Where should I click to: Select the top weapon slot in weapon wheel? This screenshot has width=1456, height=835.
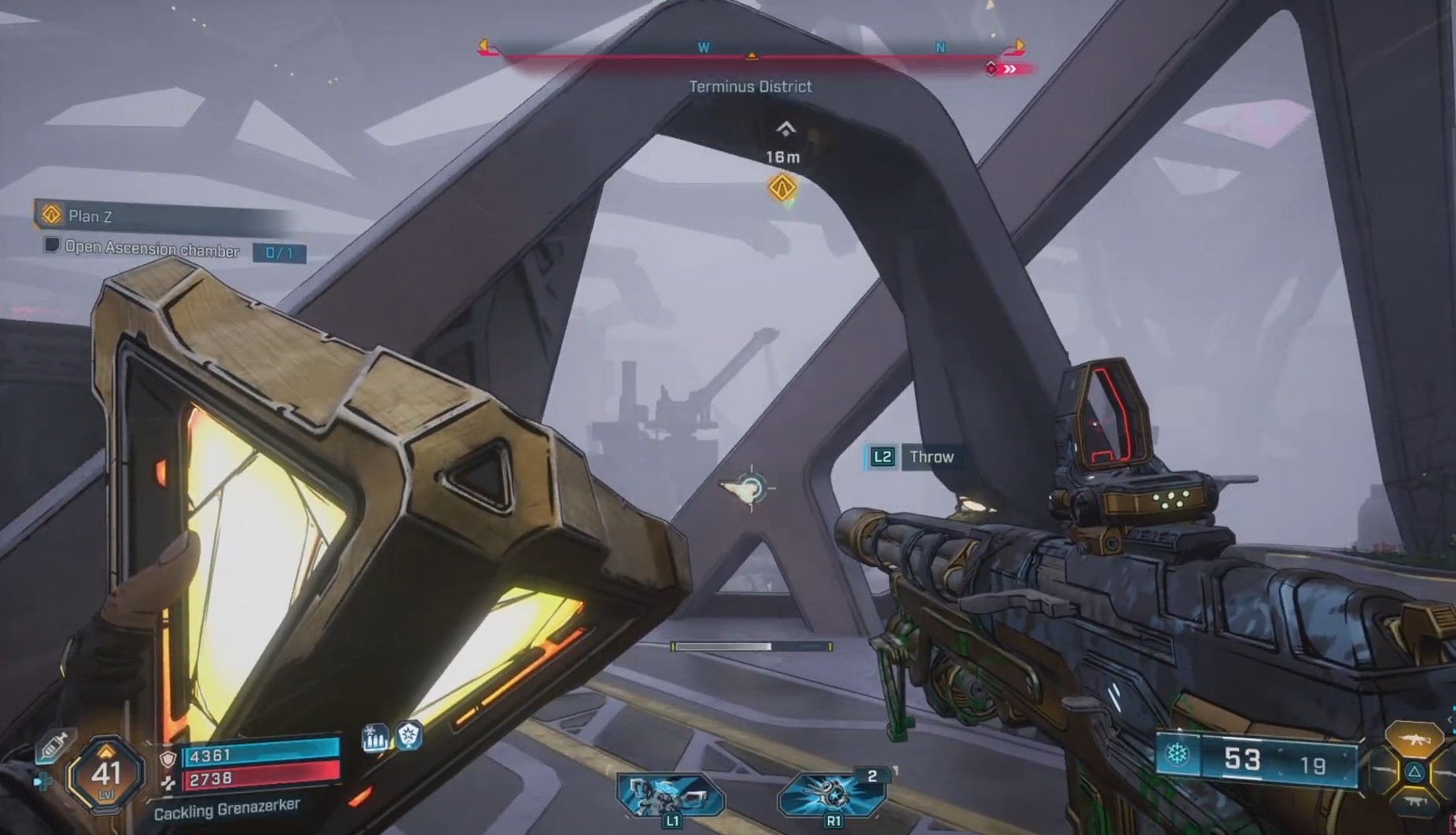click(x=1414, y=738)
